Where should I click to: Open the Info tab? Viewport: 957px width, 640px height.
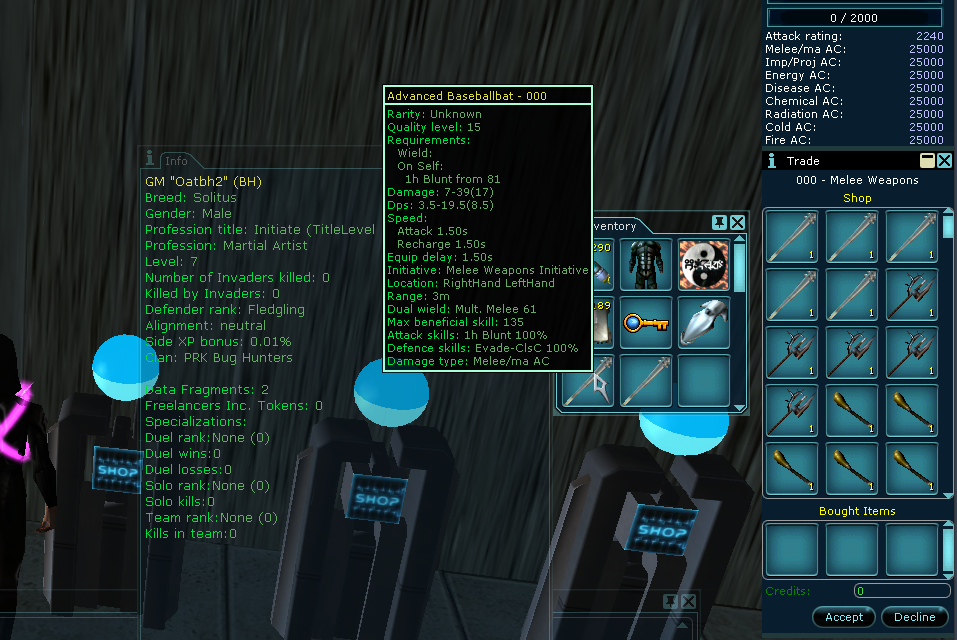pos(176,160)
